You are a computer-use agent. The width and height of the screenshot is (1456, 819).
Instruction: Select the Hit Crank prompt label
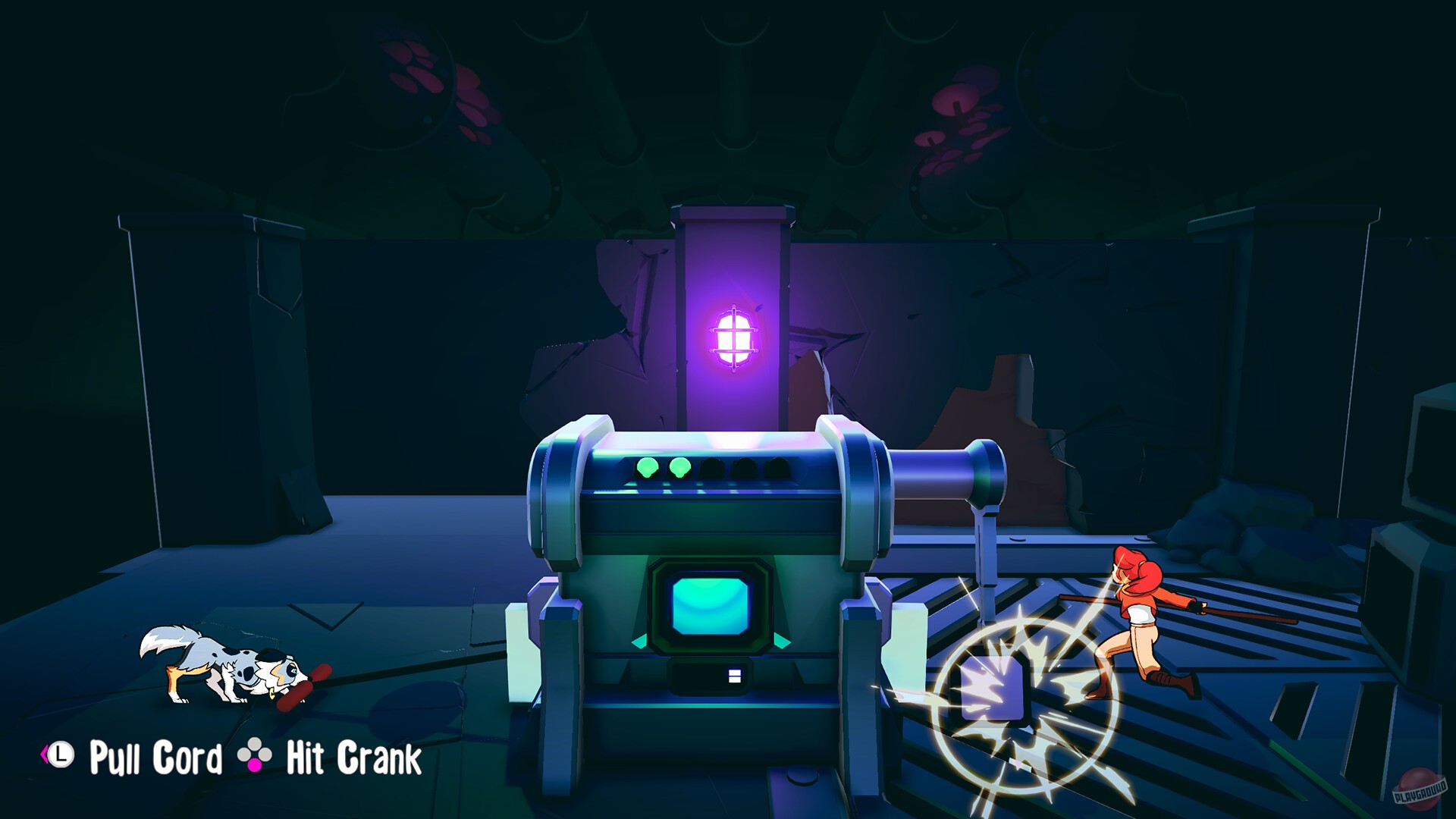tap(353, 756)
